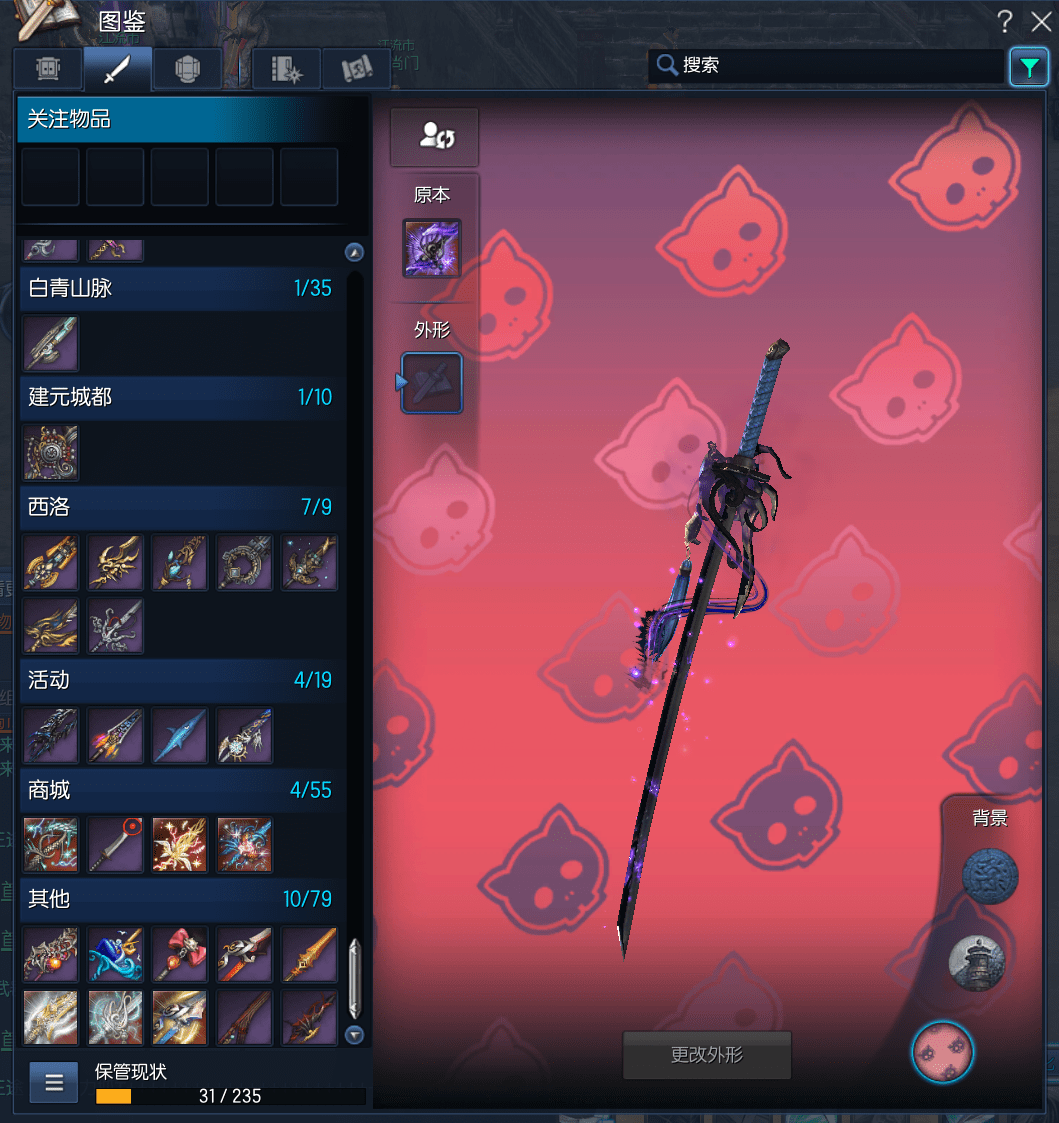Screen dimensions: 1059x1123
Task: Select the 建元城都 weapon icon
Action: [x=50, y=452]
